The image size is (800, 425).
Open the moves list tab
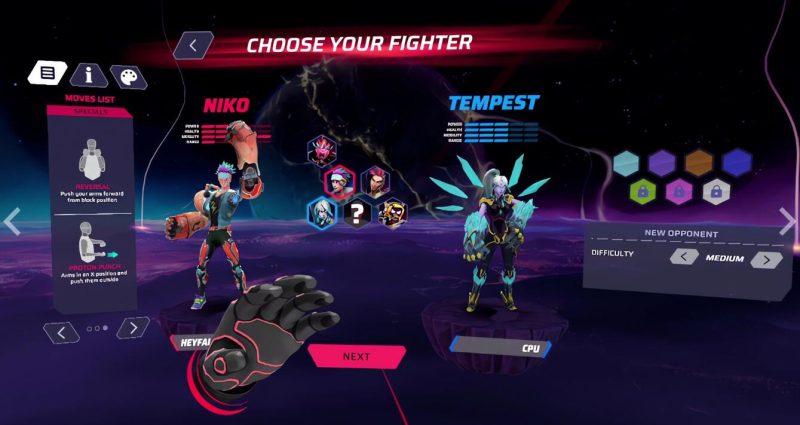click(47, 72)
